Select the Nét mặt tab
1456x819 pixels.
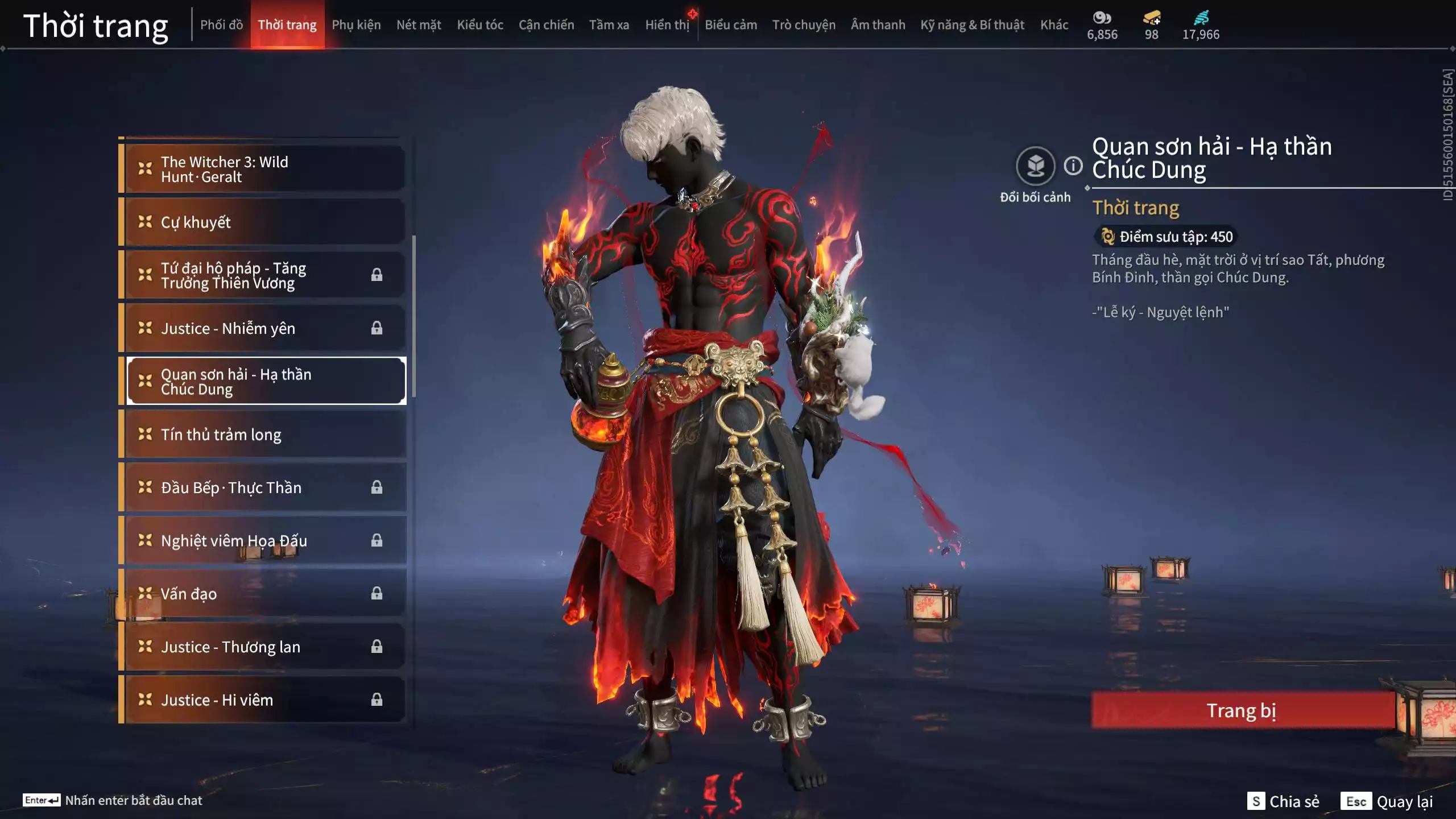(419, 25)
